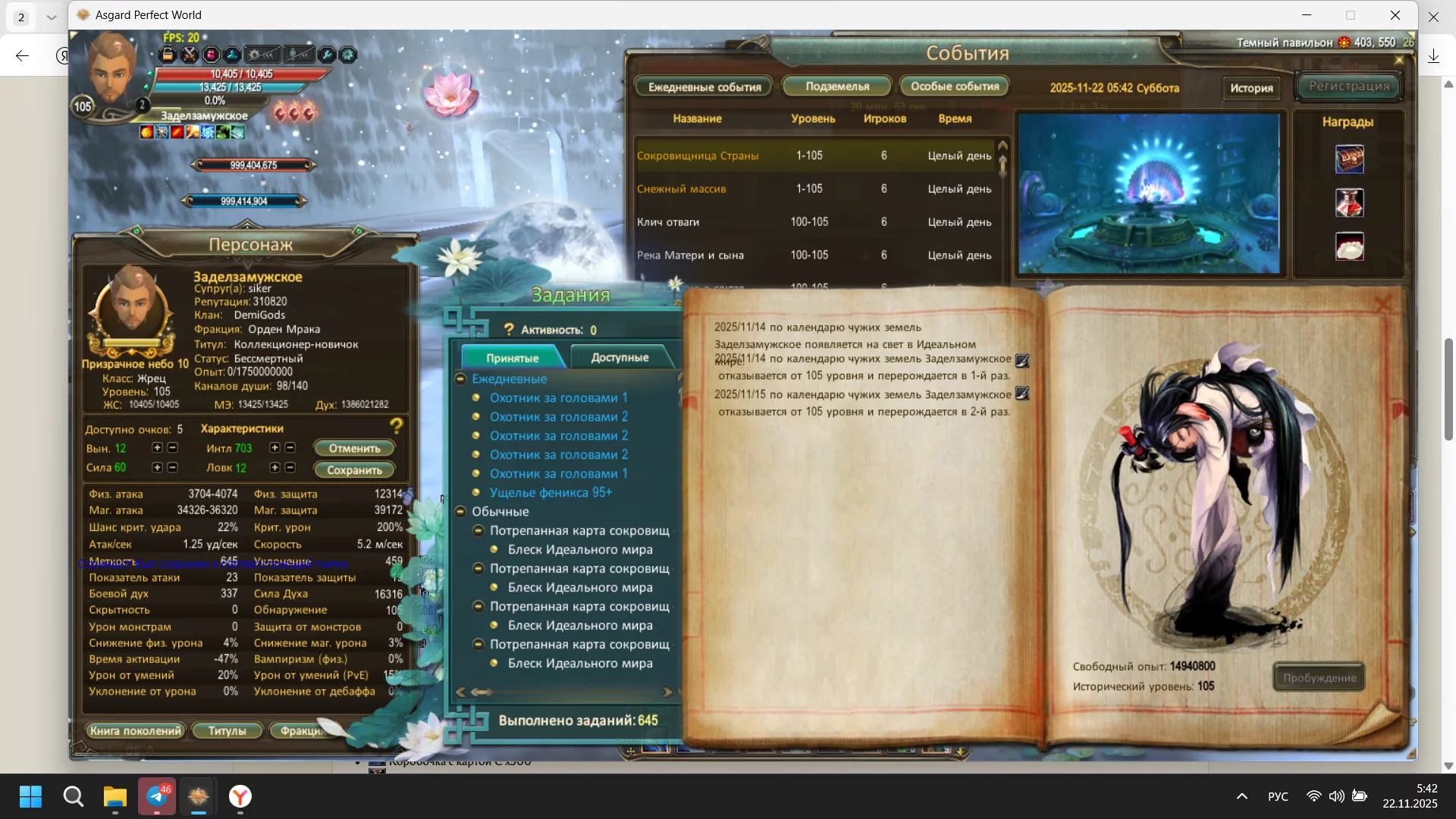Viewport: 1456px width, 819px height.
Task: Collapse the Обычные quest category
Action: 460,512
